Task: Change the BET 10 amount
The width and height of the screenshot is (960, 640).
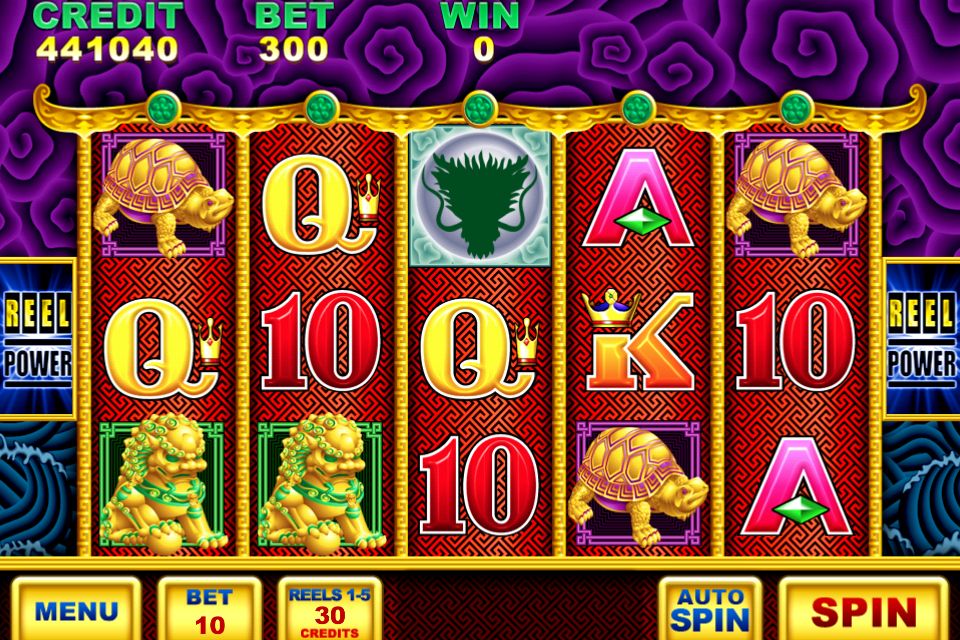Action: click(x=209, y=609)
